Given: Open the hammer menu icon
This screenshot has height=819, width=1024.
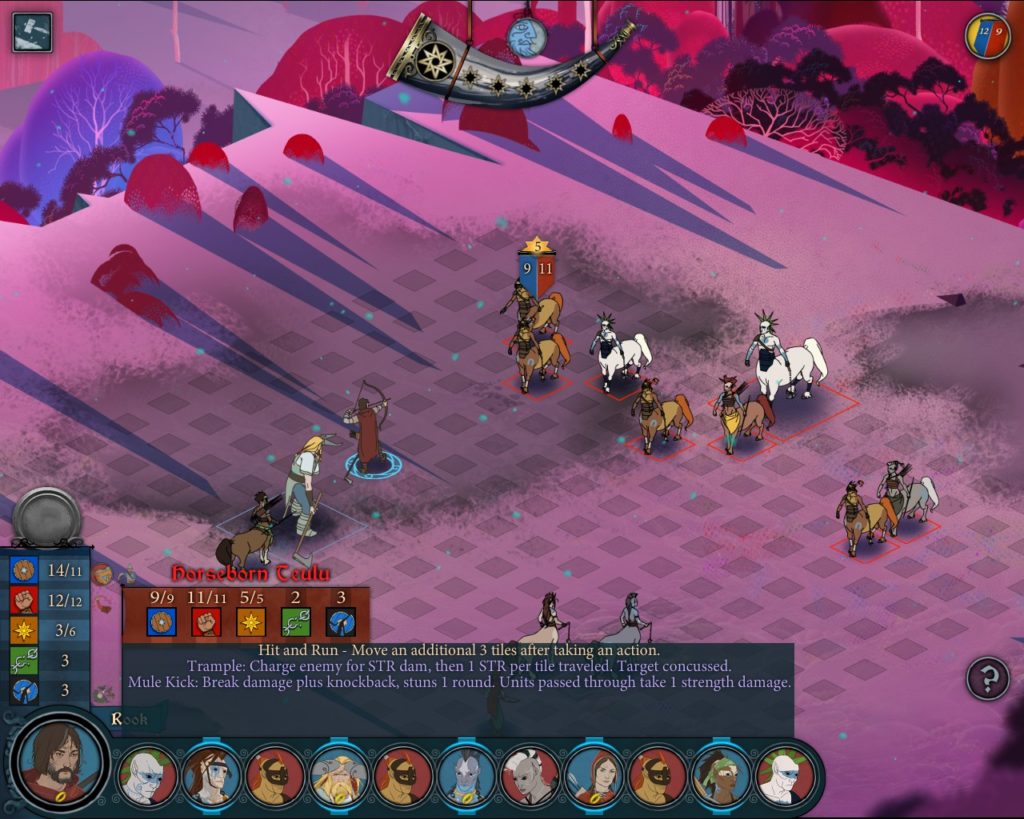Looking at the screenshot, I should pos(32,32).
